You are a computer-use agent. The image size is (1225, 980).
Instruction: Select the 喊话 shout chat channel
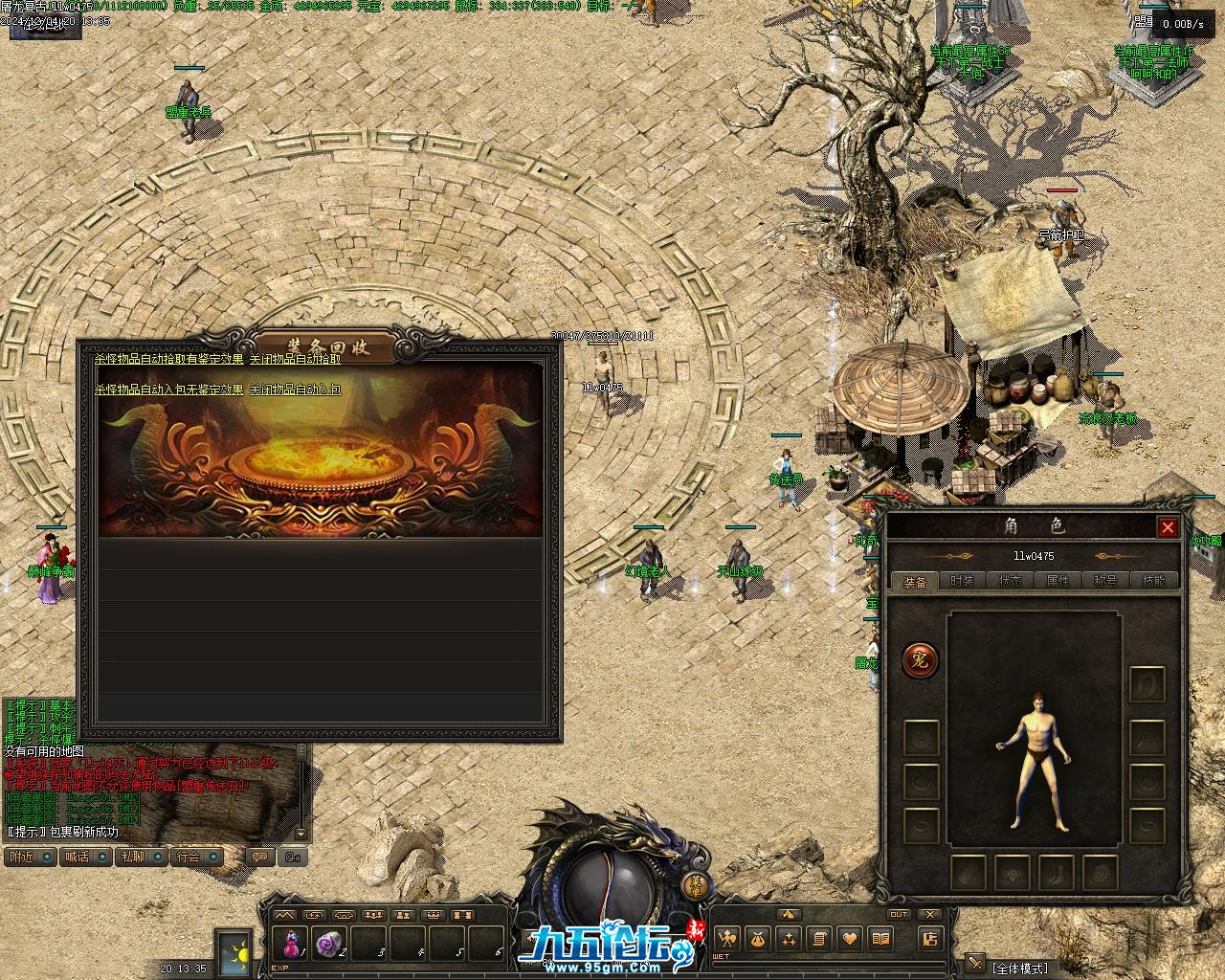coord(86,857)
